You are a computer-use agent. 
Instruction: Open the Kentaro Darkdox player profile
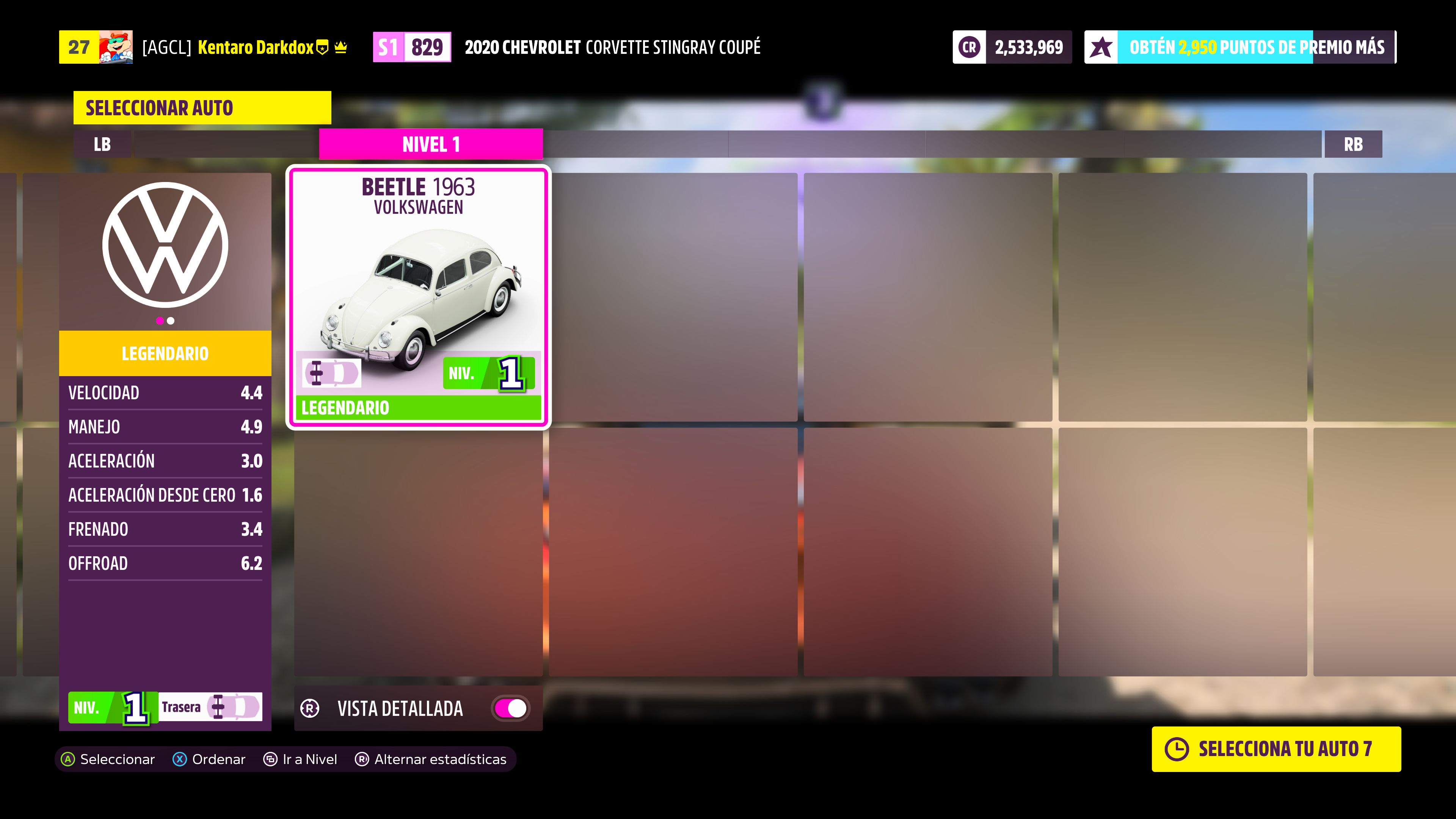tap(255, 47)
